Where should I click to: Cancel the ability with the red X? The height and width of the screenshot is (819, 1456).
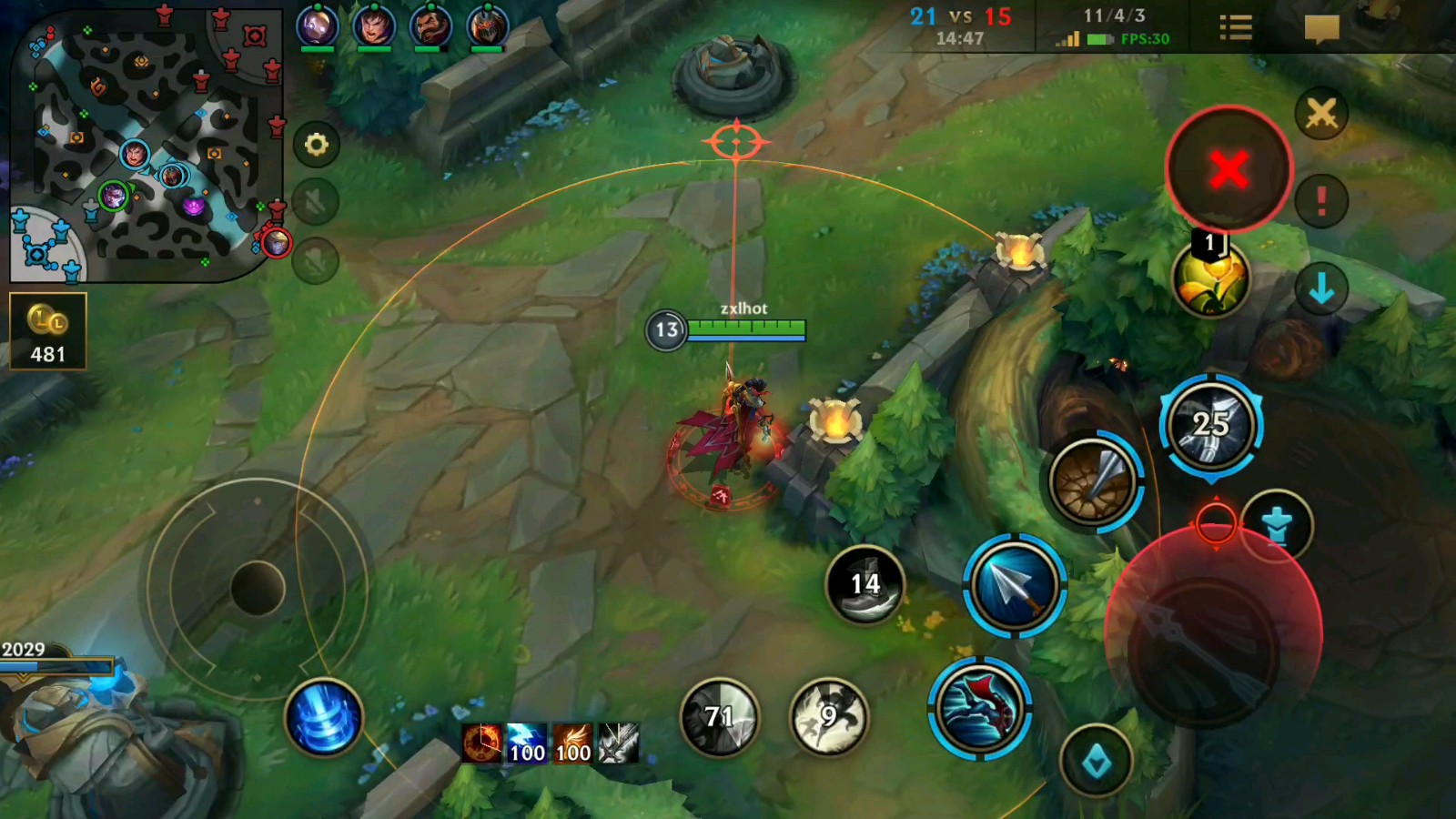click(1228, 169)
